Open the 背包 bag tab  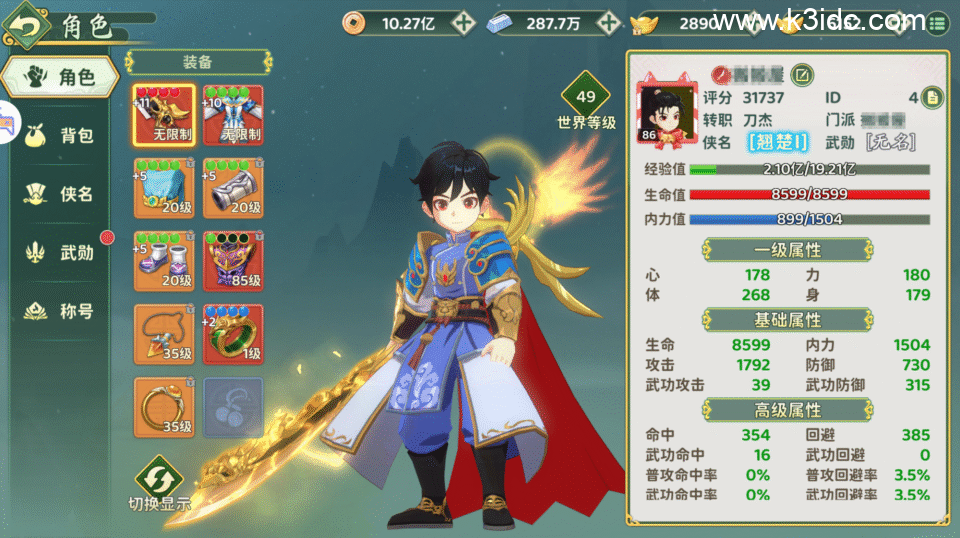tap(62, 135)
